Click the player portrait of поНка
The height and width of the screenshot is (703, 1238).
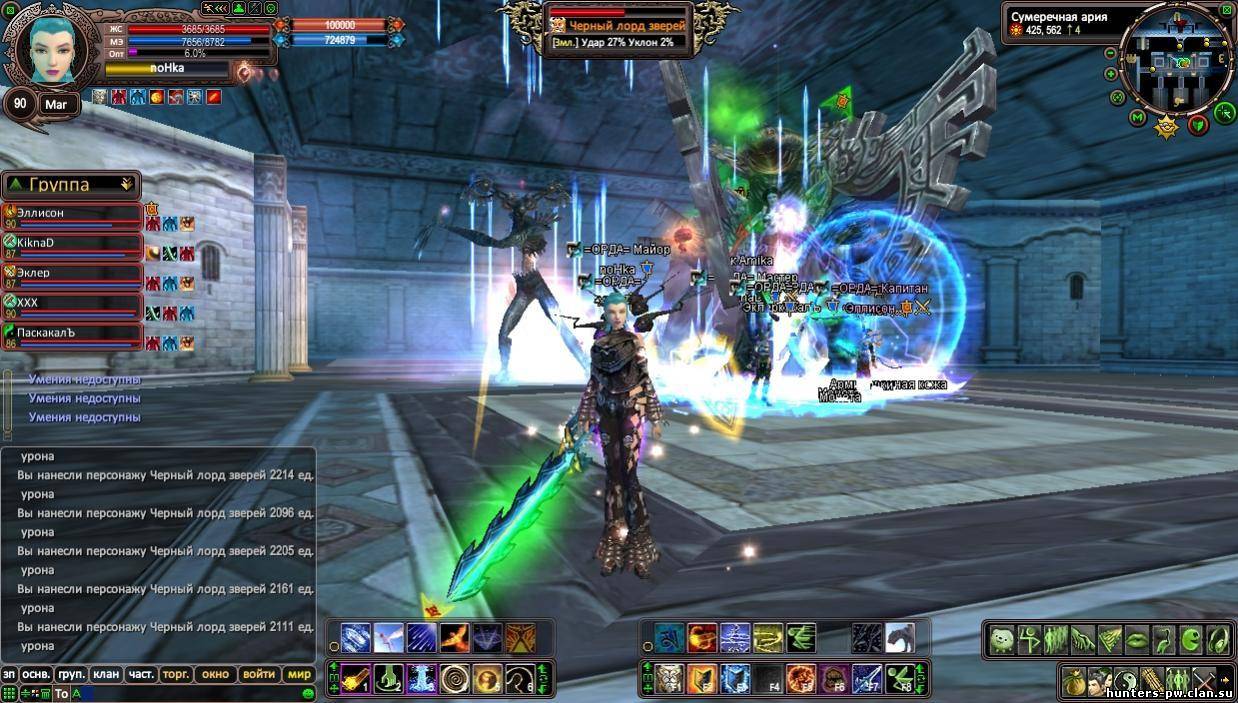(x=50, y=50)
